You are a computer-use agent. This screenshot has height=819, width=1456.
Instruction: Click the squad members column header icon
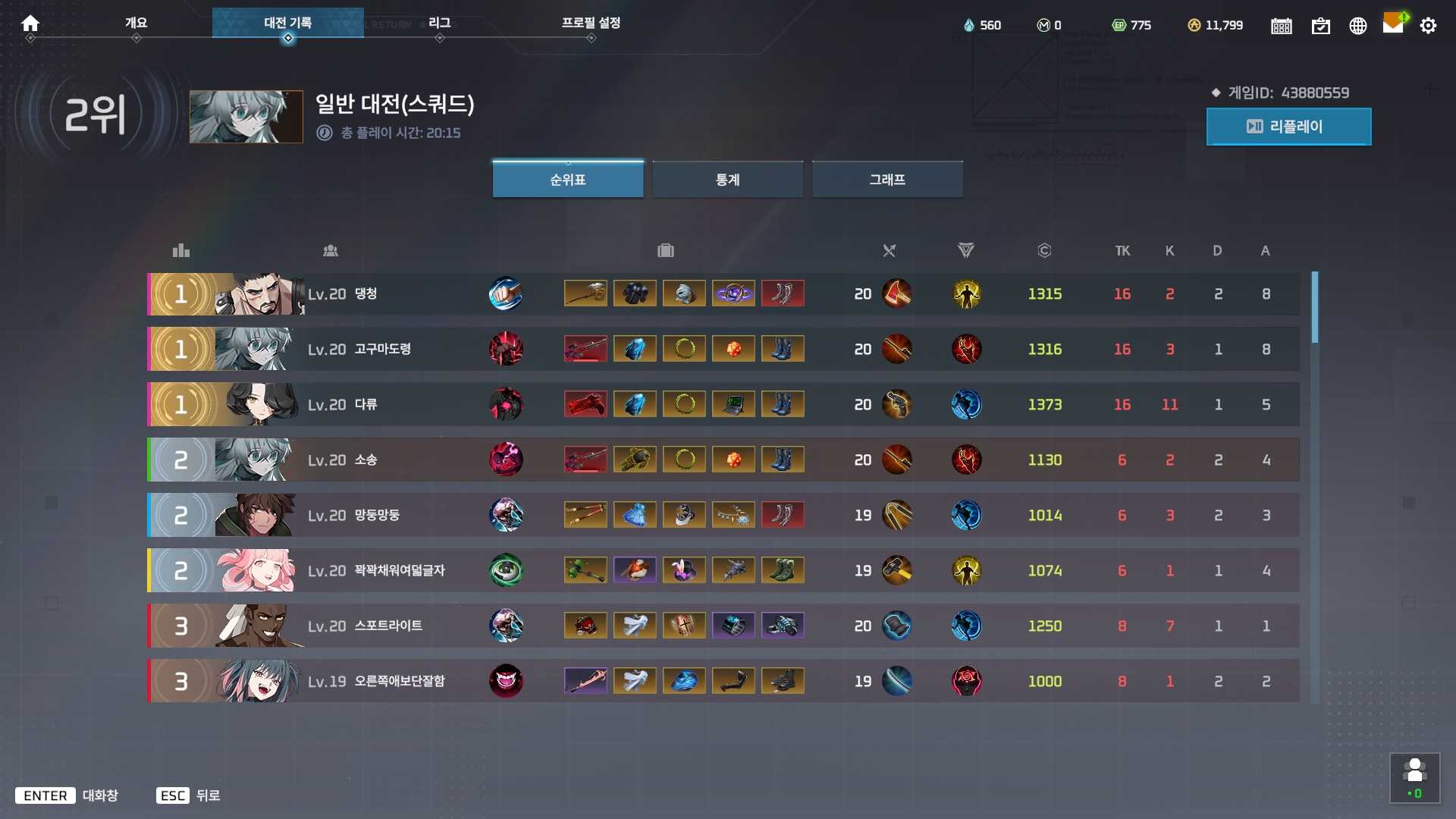coord(331,250)
